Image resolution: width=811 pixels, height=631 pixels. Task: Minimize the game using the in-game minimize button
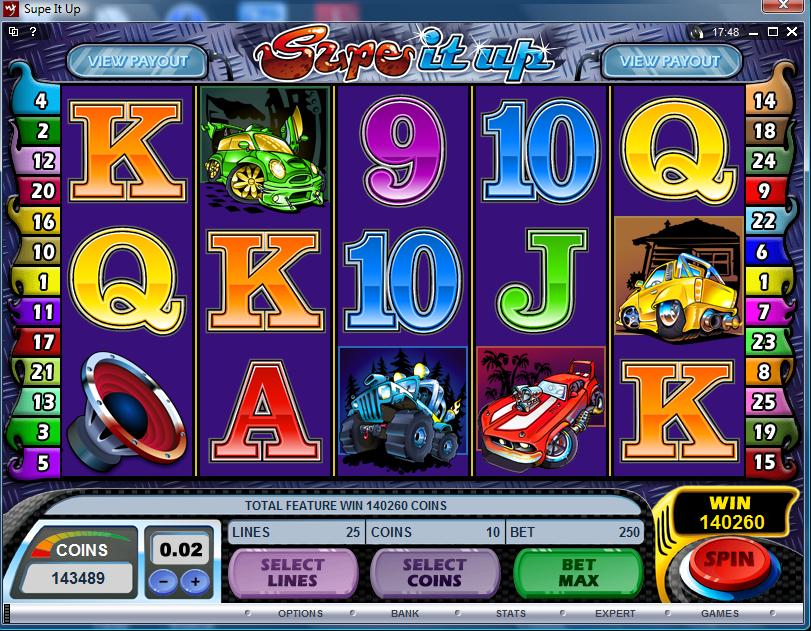752,32
